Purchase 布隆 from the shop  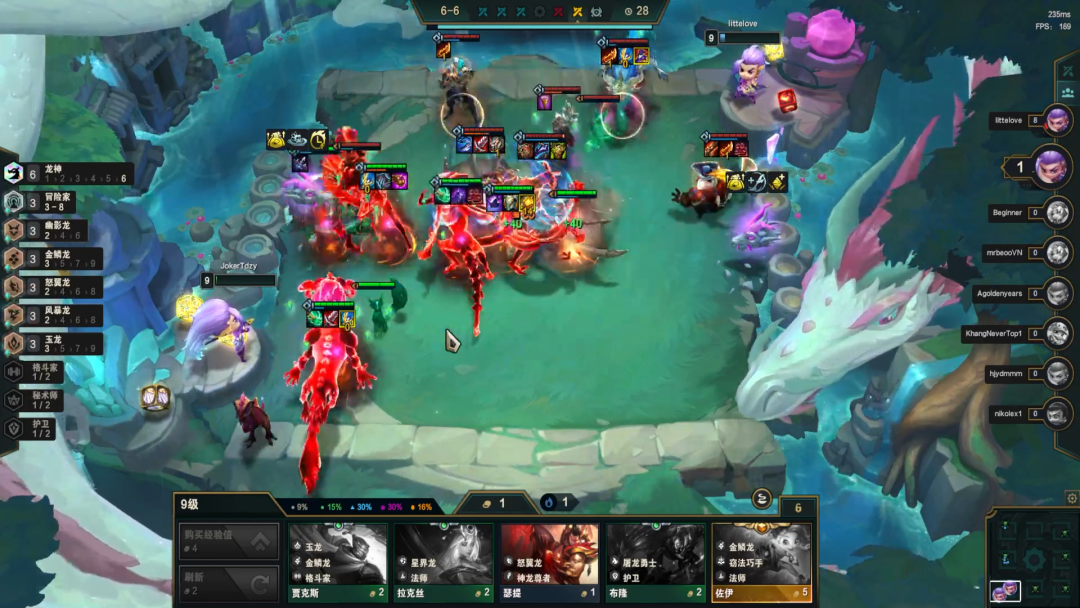click(x=655, y=562)
